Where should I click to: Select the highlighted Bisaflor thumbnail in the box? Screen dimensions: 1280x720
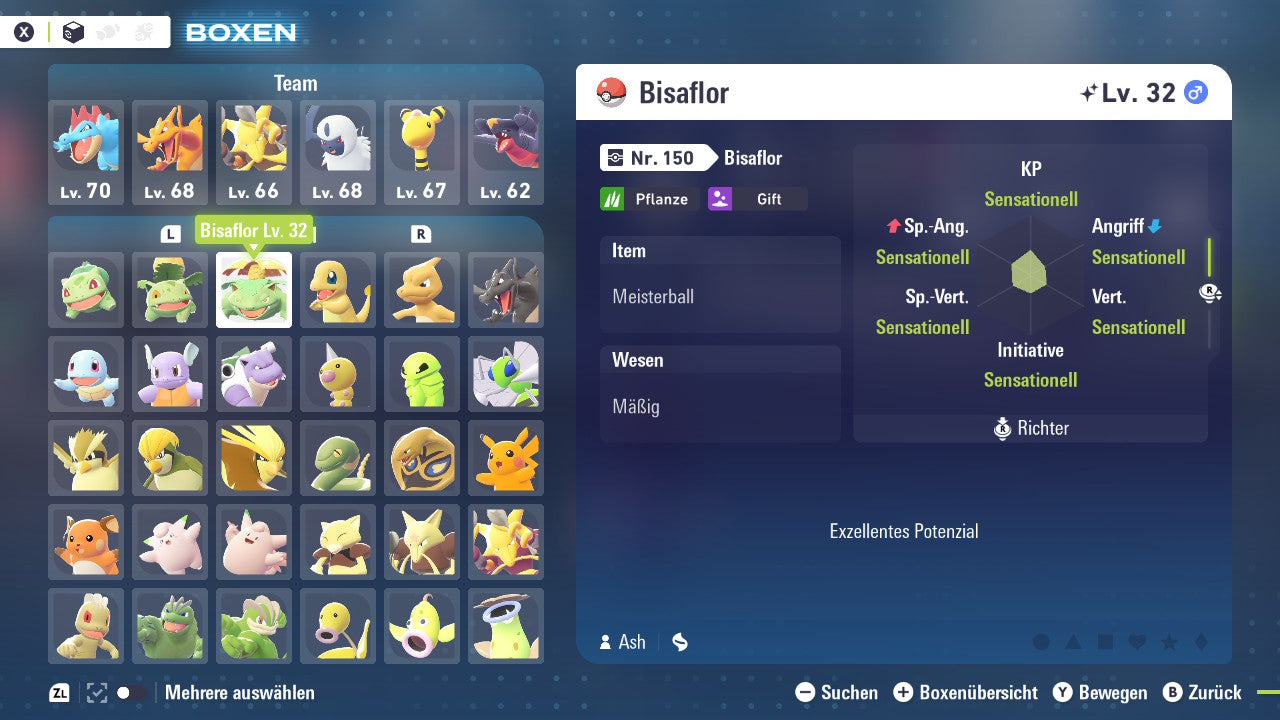tap(253, 290)
